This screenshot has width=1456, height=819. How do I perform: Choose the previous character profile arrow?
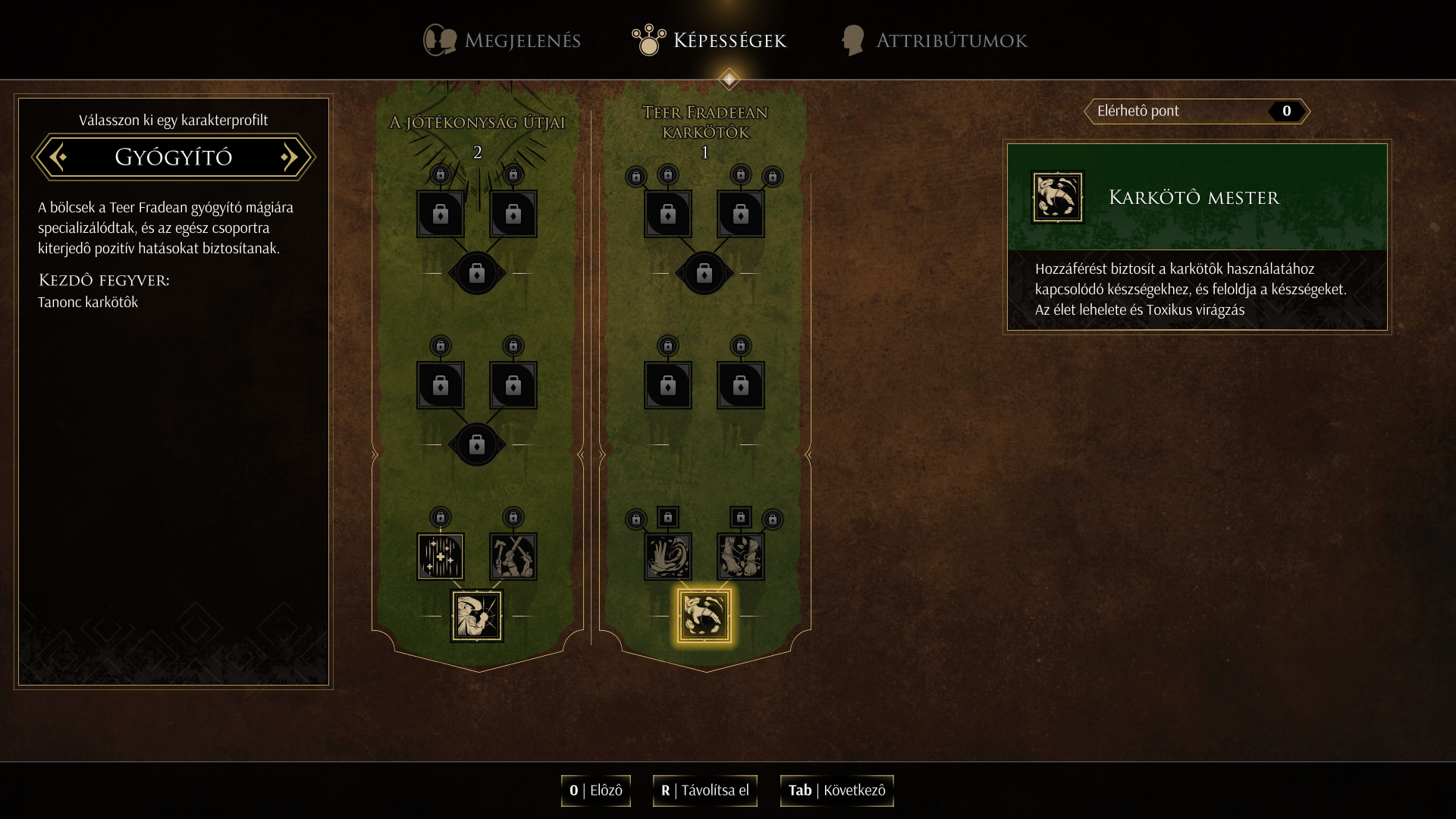click(x=58, y=157)
